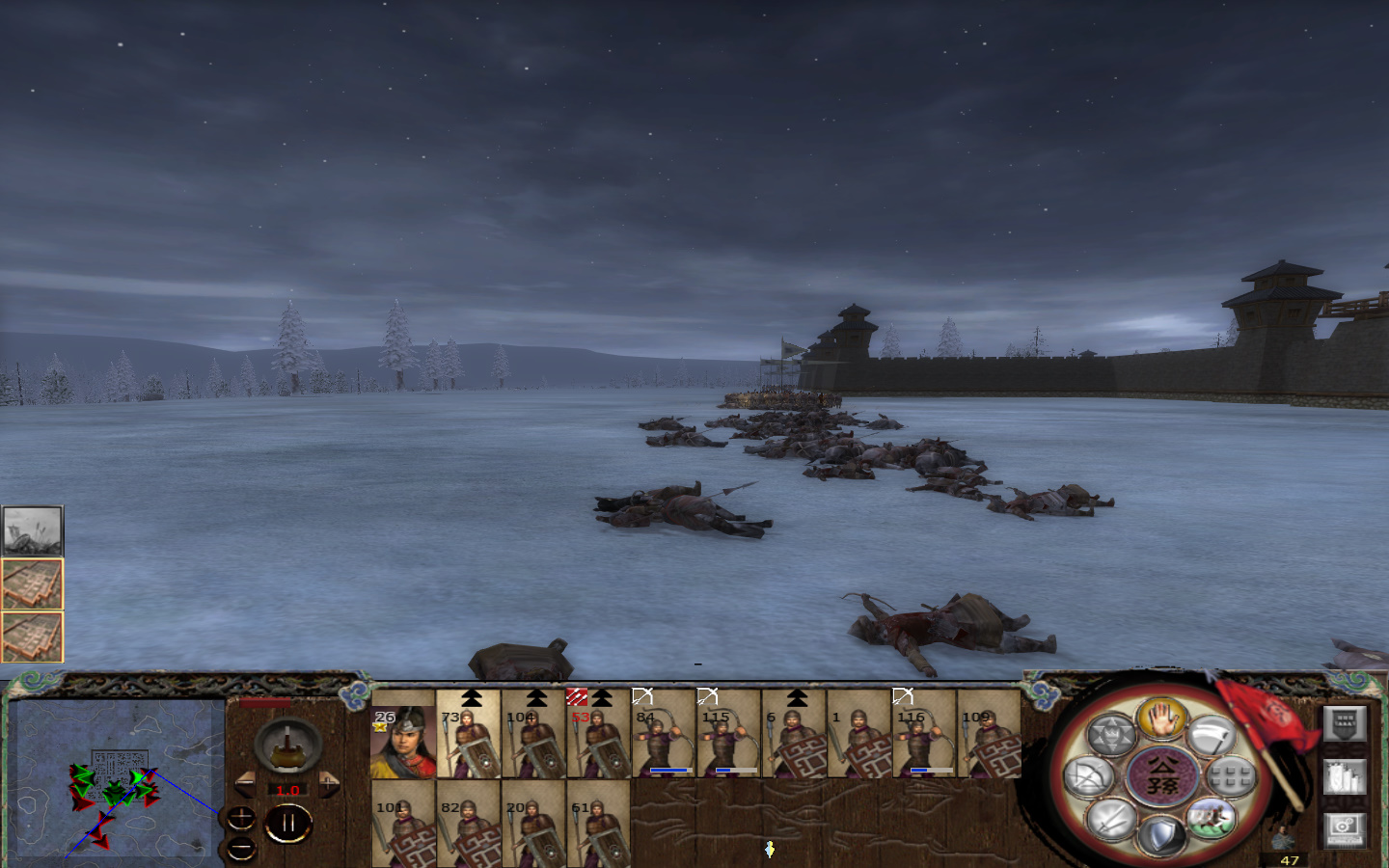The width and height of the screenshot is (1389, 868).
Task: Click the star-shaped group formation icon
Action: click(1113, 732)
